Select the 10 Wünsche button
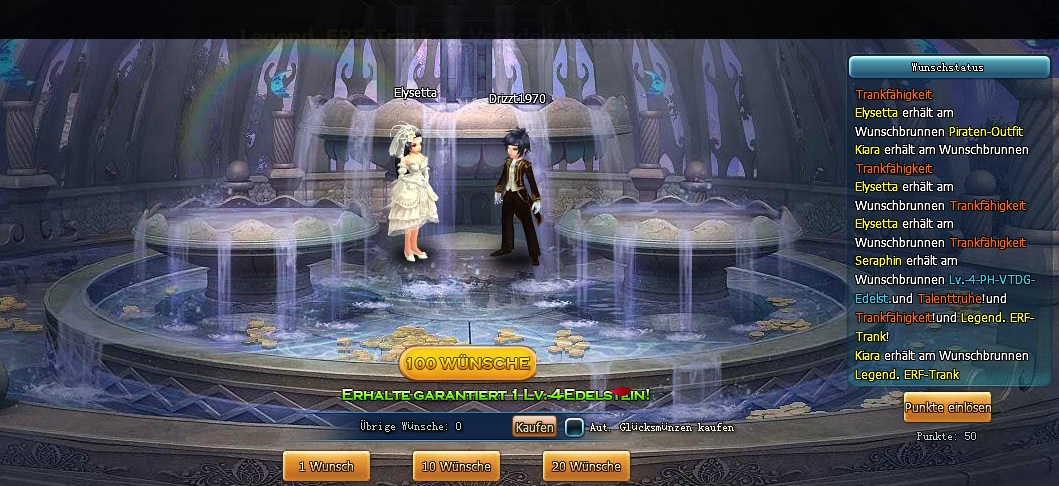The height and width of the screenshot is (486, 1059). click(456, 466)
